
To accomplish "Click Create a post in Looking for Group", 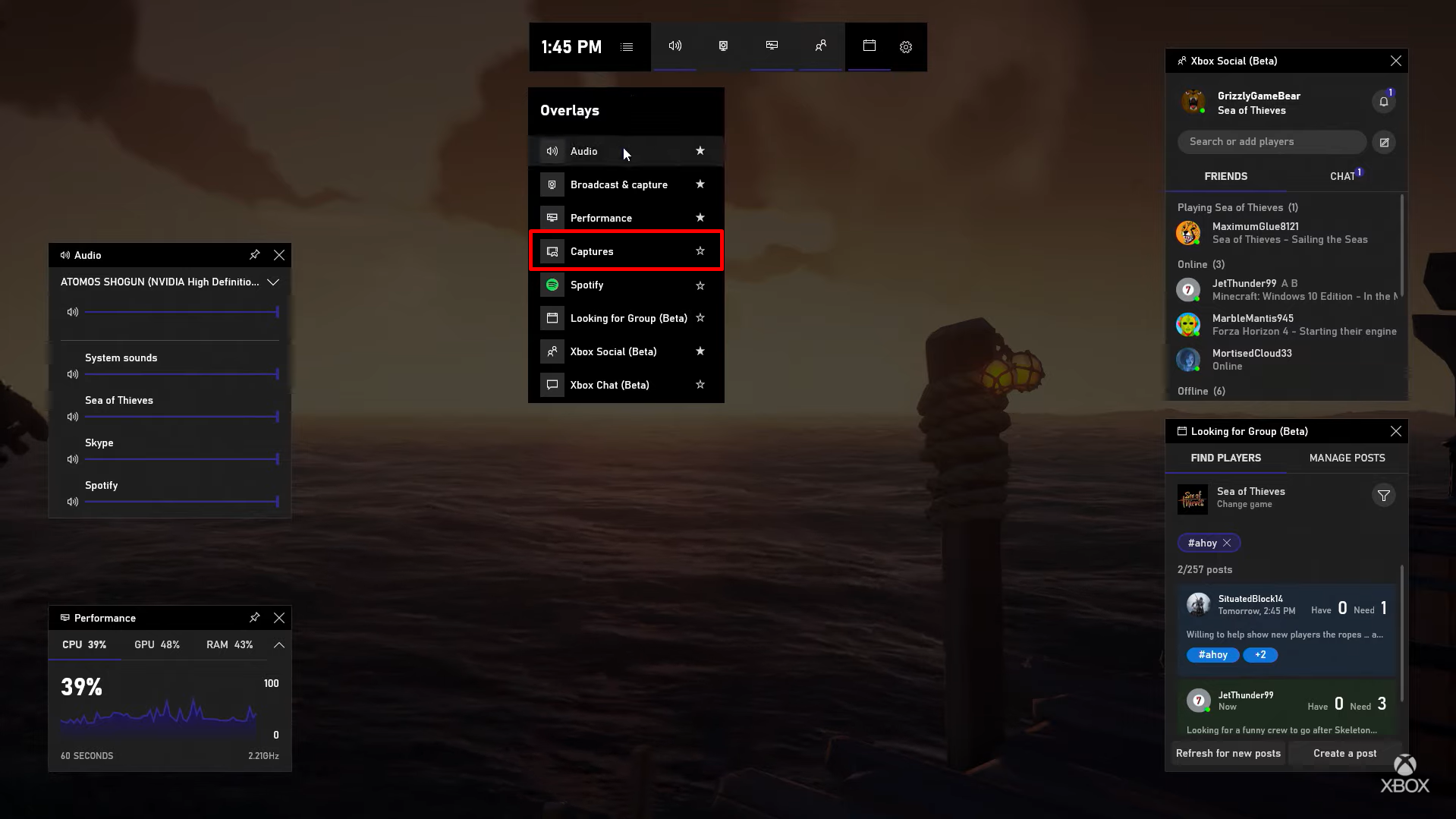I will coord(1344,753).
